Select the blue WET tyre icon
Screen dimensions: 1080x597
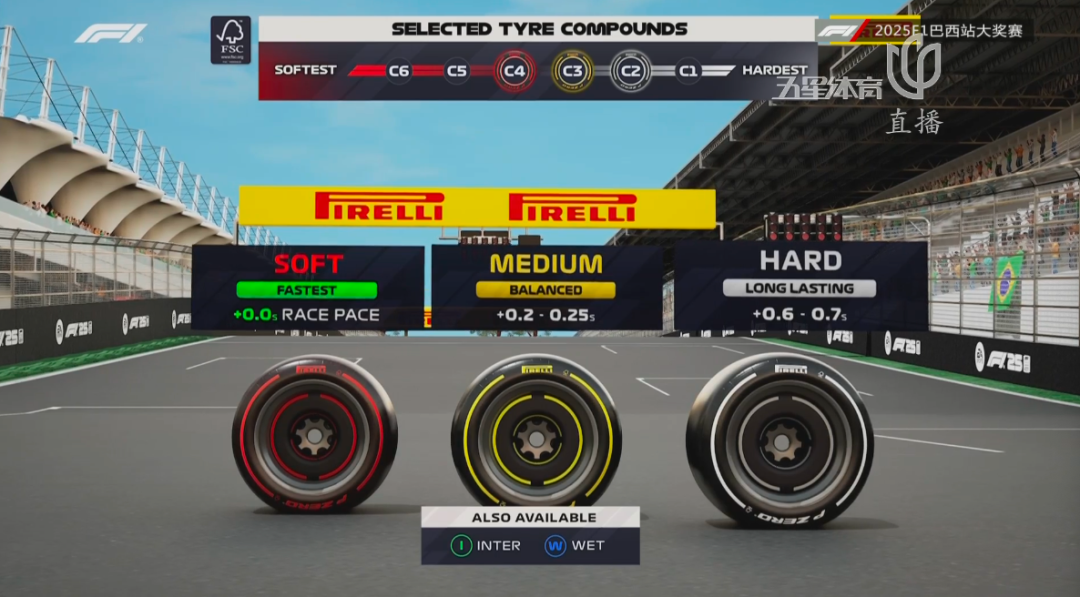tap(555, 546)
